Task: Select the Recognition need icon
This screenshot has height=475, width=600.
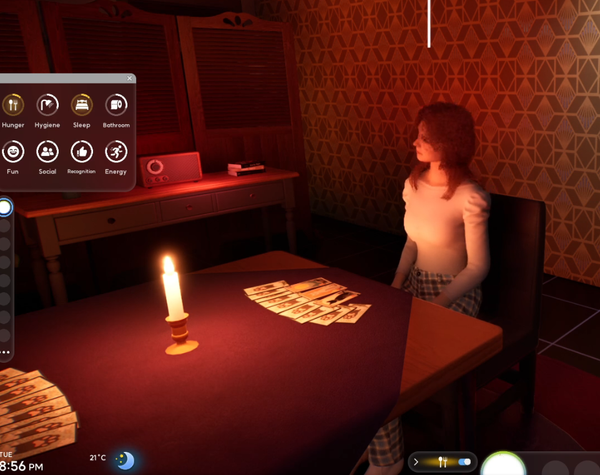Action: point(81,151)
